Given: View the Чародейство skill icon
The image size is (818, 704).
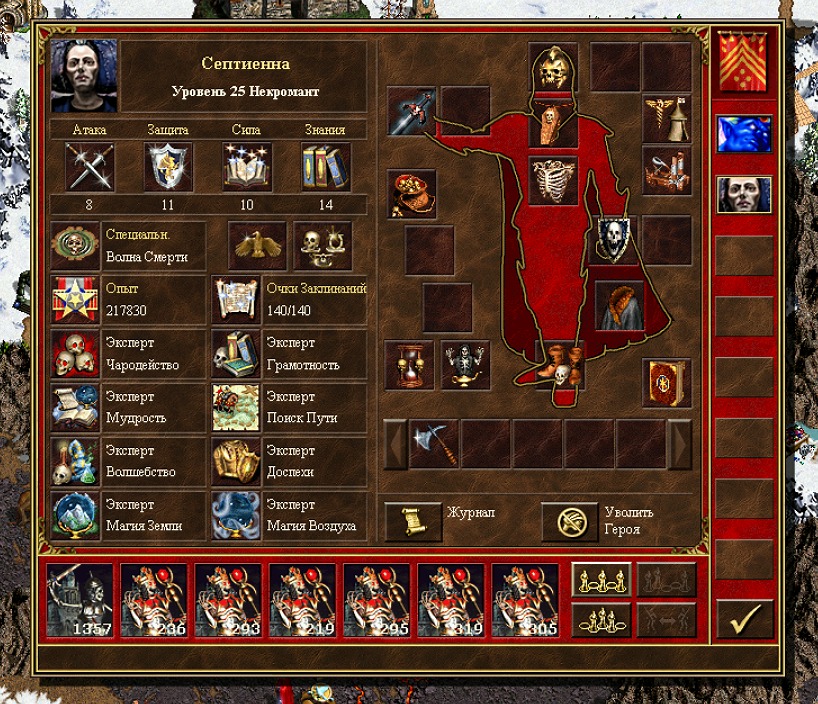Looking at the screenshot, I should click(x=76, y=354).
